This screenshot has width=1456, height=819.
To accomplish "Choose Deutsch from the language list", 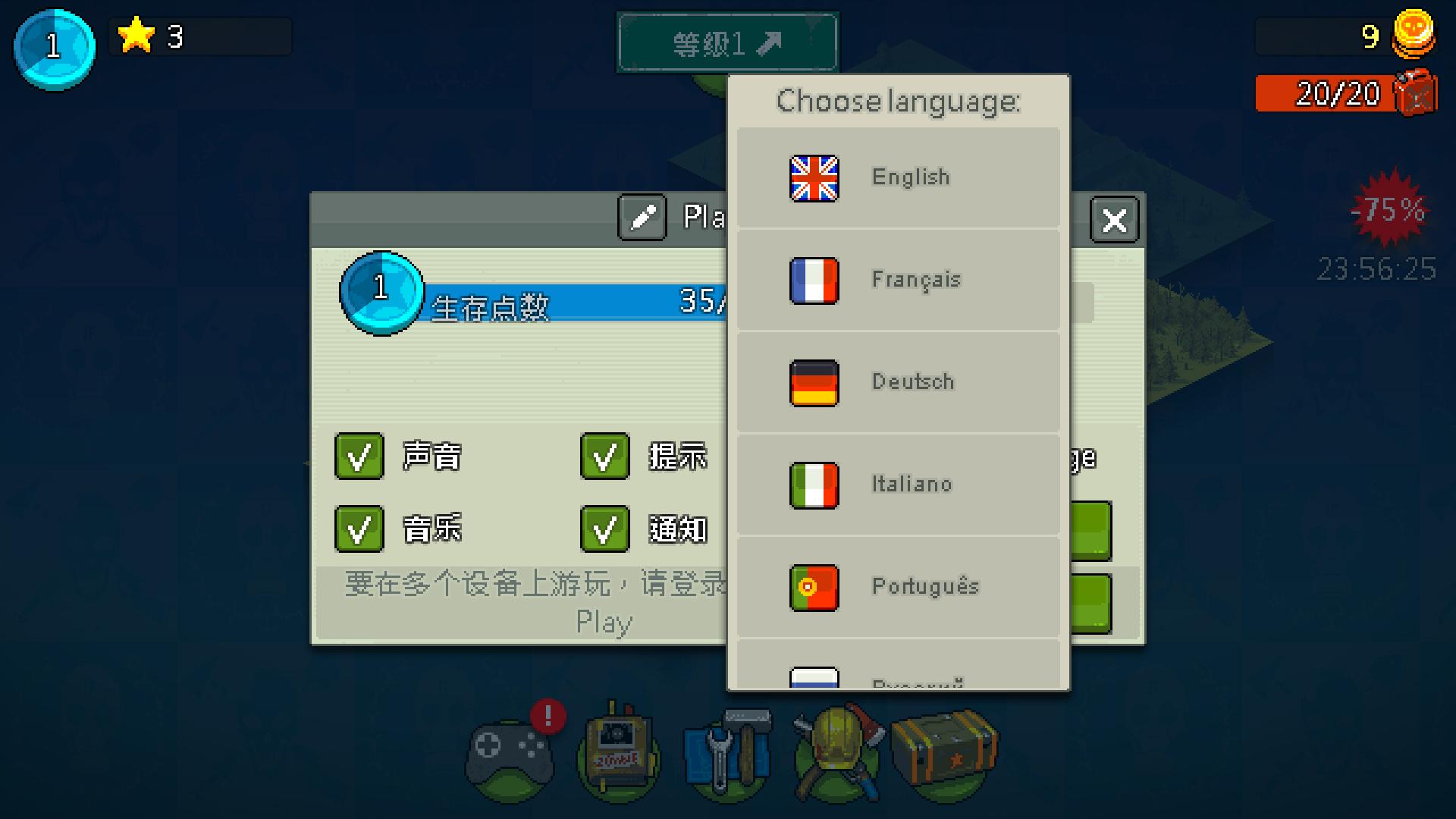I will pos(899,382).
